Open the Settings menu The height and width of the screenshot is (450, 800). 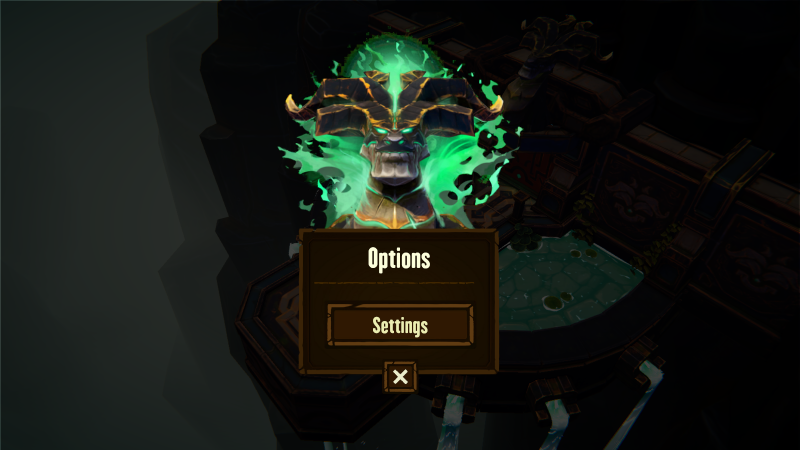pyautogui.click(x=400, y=325)
